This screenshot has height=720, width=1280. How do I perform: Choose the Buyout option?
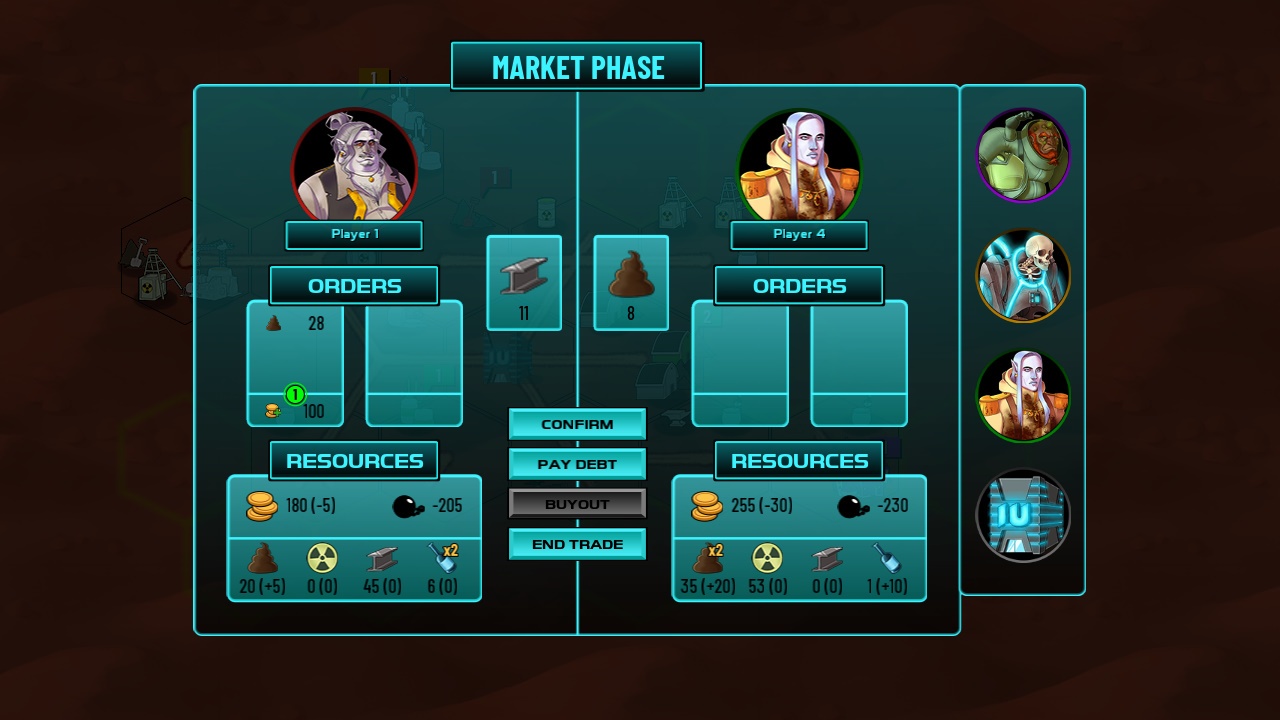click(577, 504)
